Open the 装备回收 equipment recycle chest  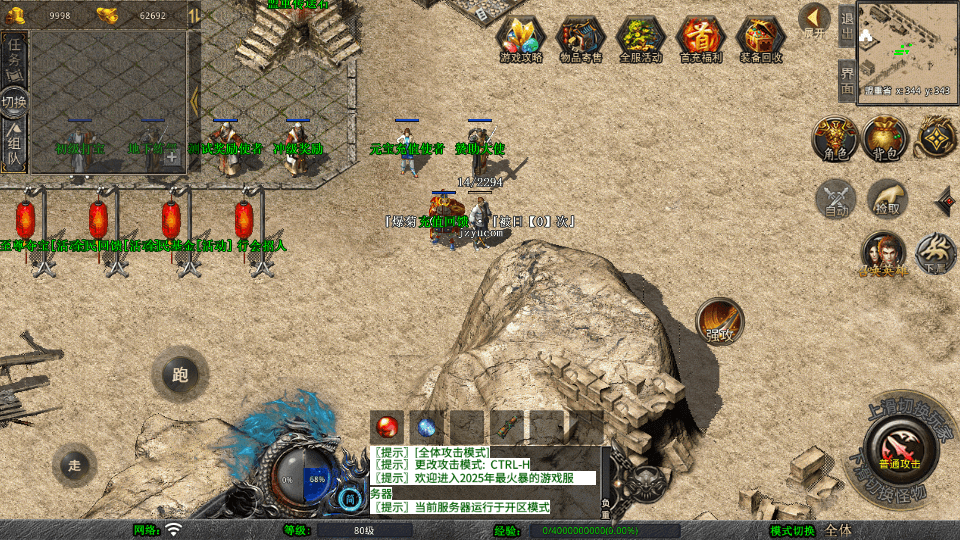point(761,39)
